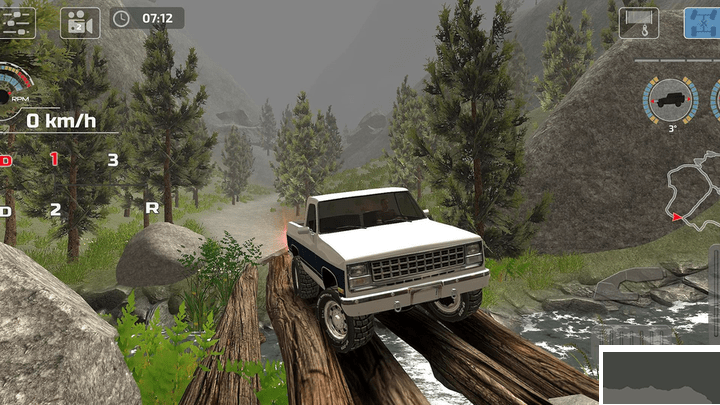Switch the camera view
Screen dimensions: 720x405
(x=80, y=21)
